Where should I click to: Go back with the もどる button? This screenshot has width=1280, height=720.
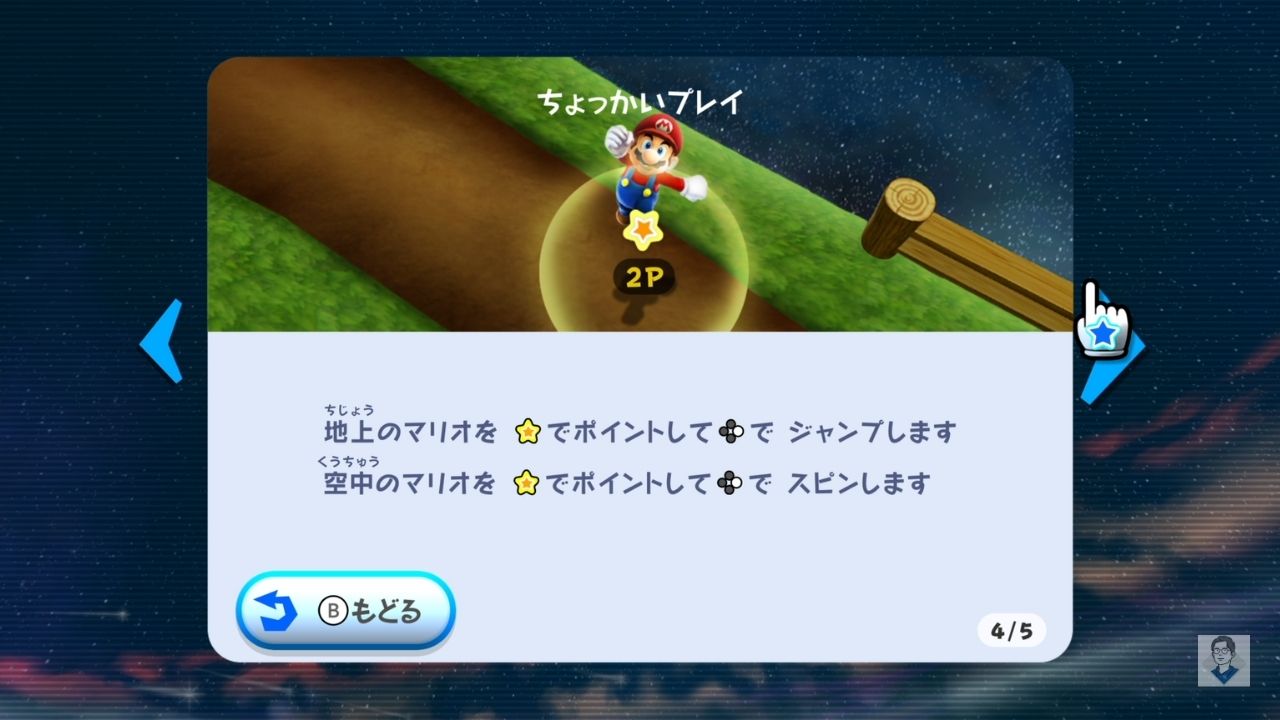pos(346,611)
